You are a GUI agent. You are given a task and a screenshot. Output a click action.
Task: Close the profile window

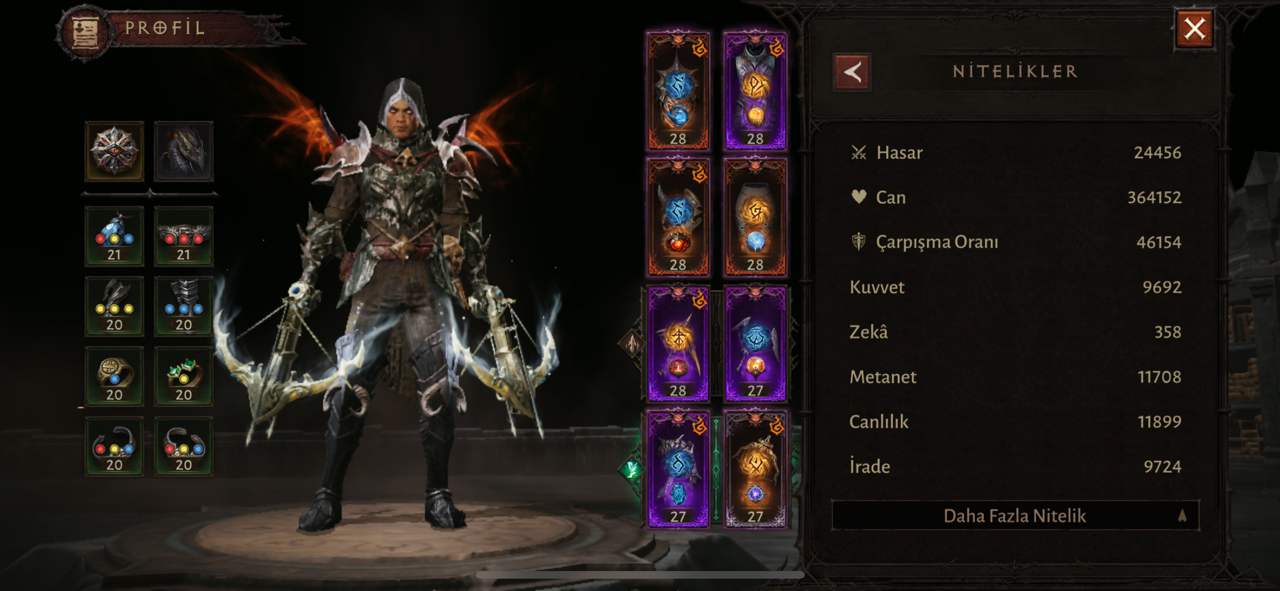click(x=1194, y=29)
